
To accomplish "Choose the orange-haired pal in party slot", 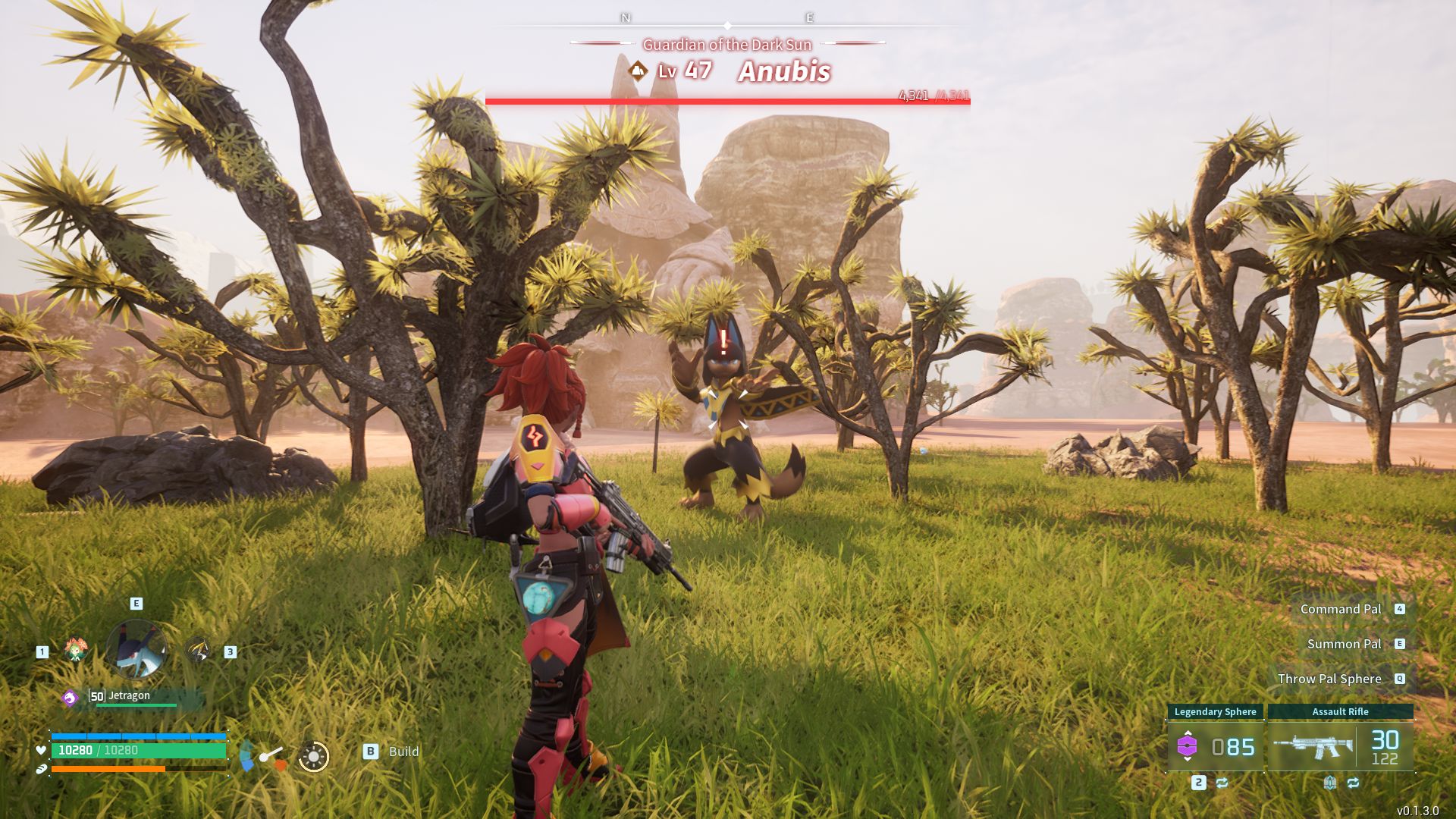I will pyautogui.click(x=76, y=650).
